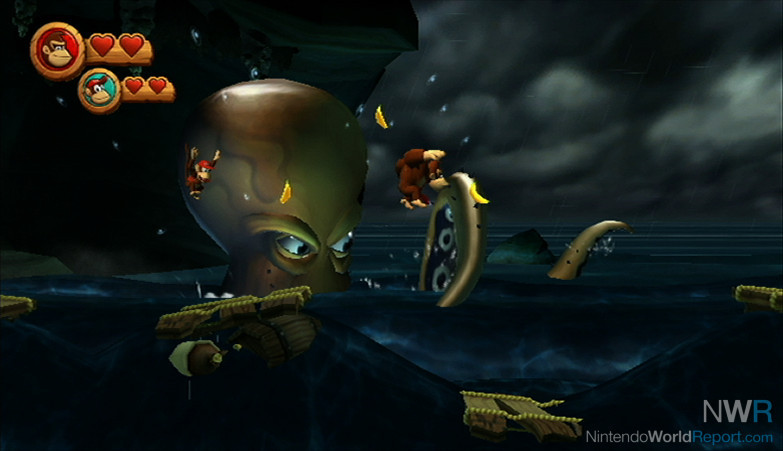The height and width of the screenshot is (451, 783).
Task: Select the Diddy Kong portrait icon
Action: (x=99, y=89)
